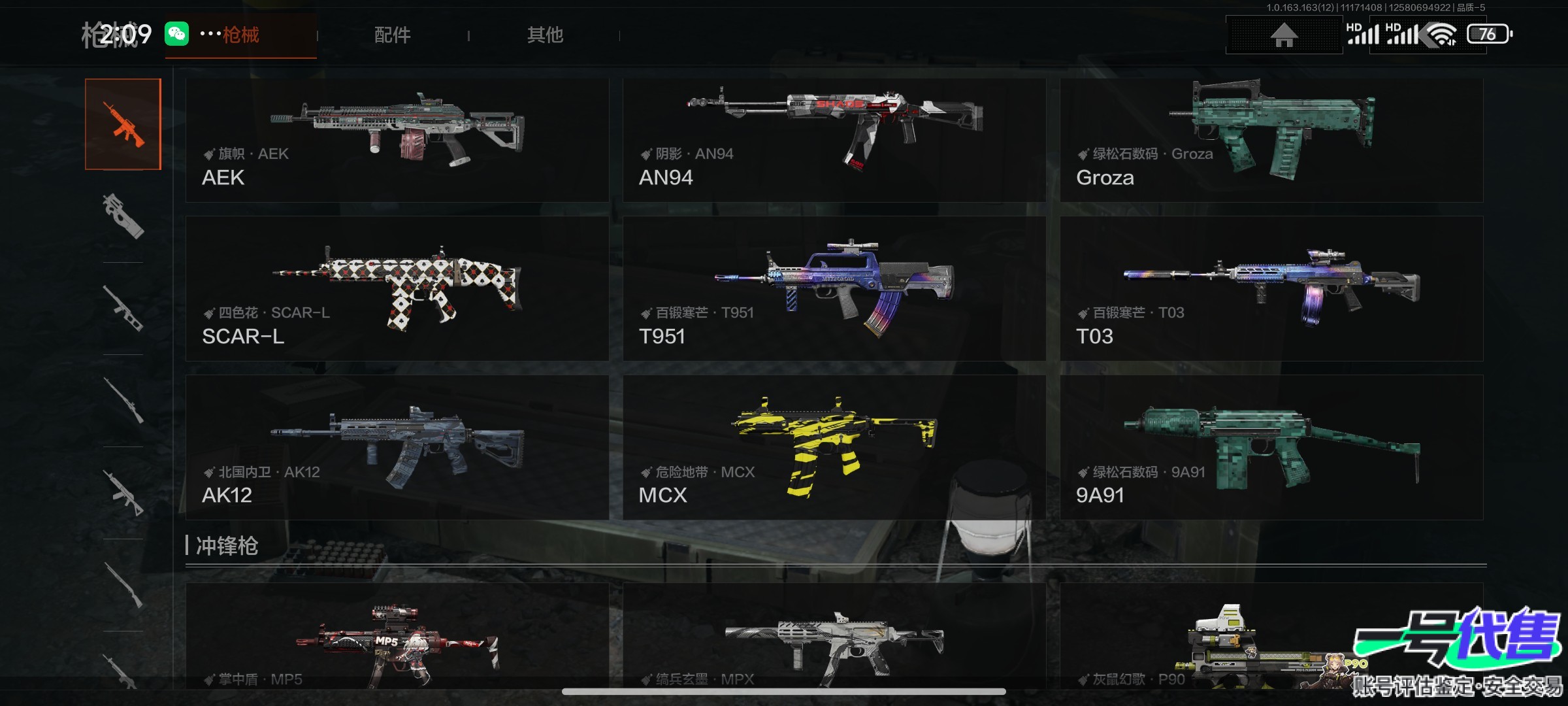Select the MP5 submachine gun card
The width and height of the screenshot is (1568, 706).
(x=397, y=637)
